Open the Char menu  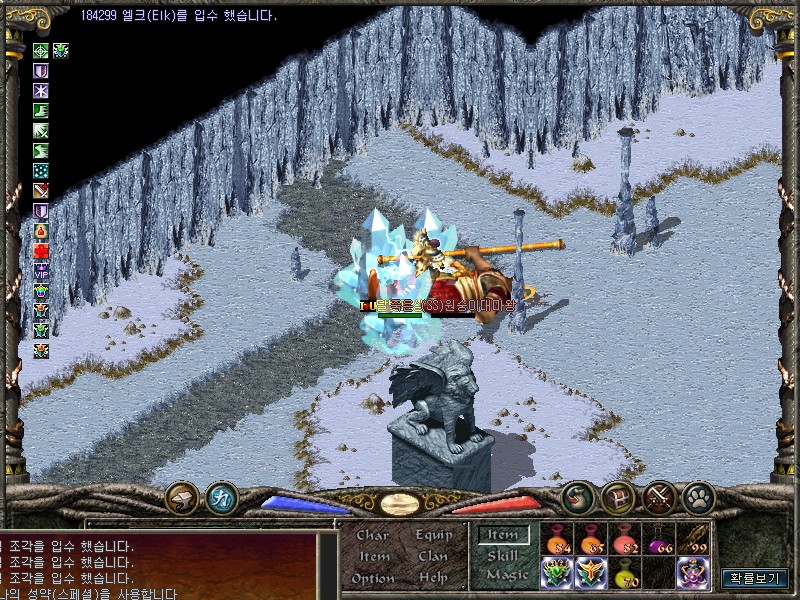(372, 536)
